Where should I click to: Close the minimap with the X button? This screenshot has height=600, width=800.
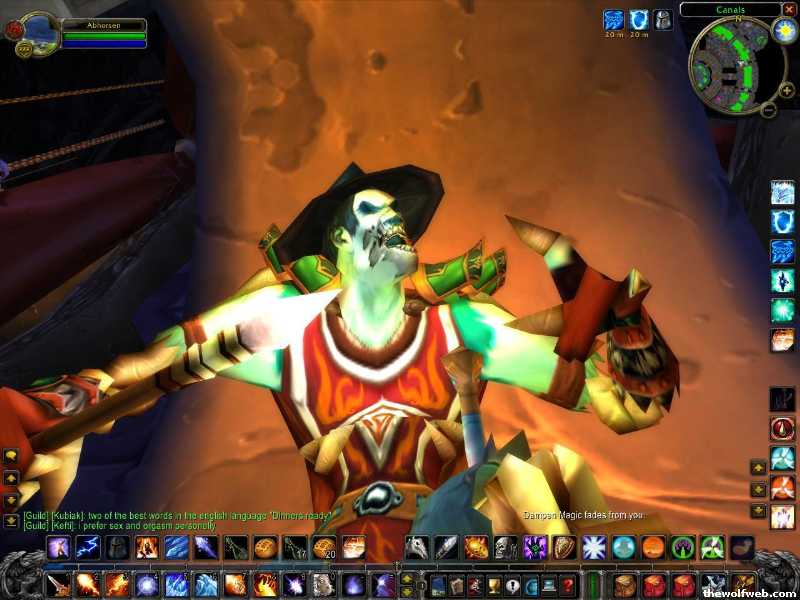(x=790, y=9)
